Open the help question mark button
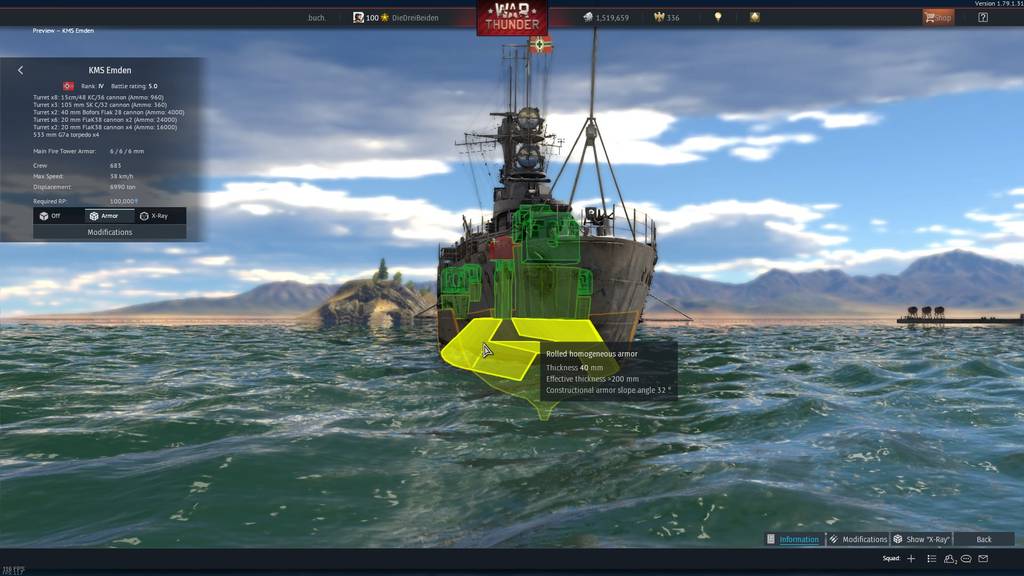This screenshot has width=1024, height=576. click(983, 17)
